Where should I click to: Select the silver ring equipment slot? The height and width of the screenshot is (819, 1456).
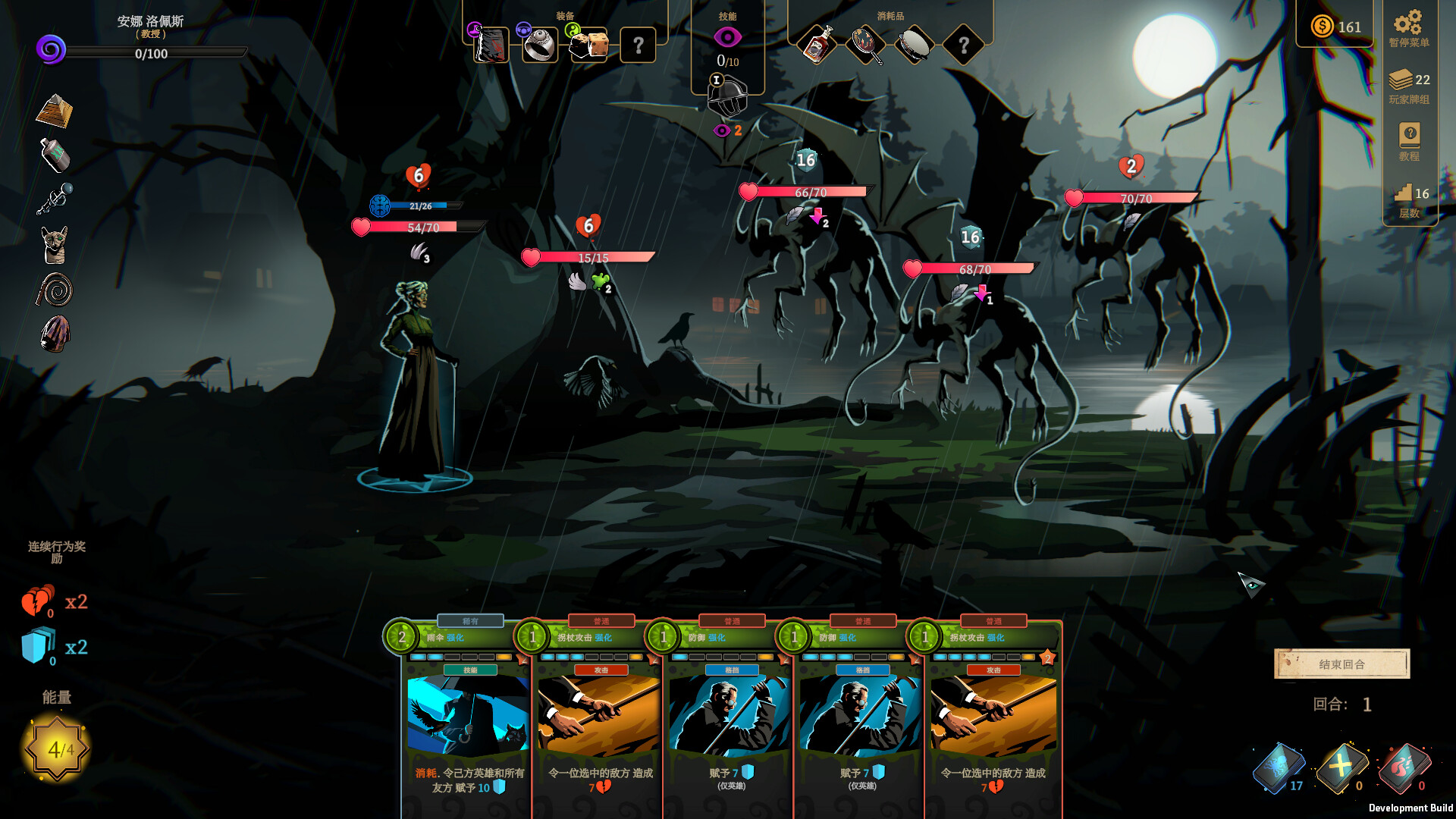coord(540,45)
